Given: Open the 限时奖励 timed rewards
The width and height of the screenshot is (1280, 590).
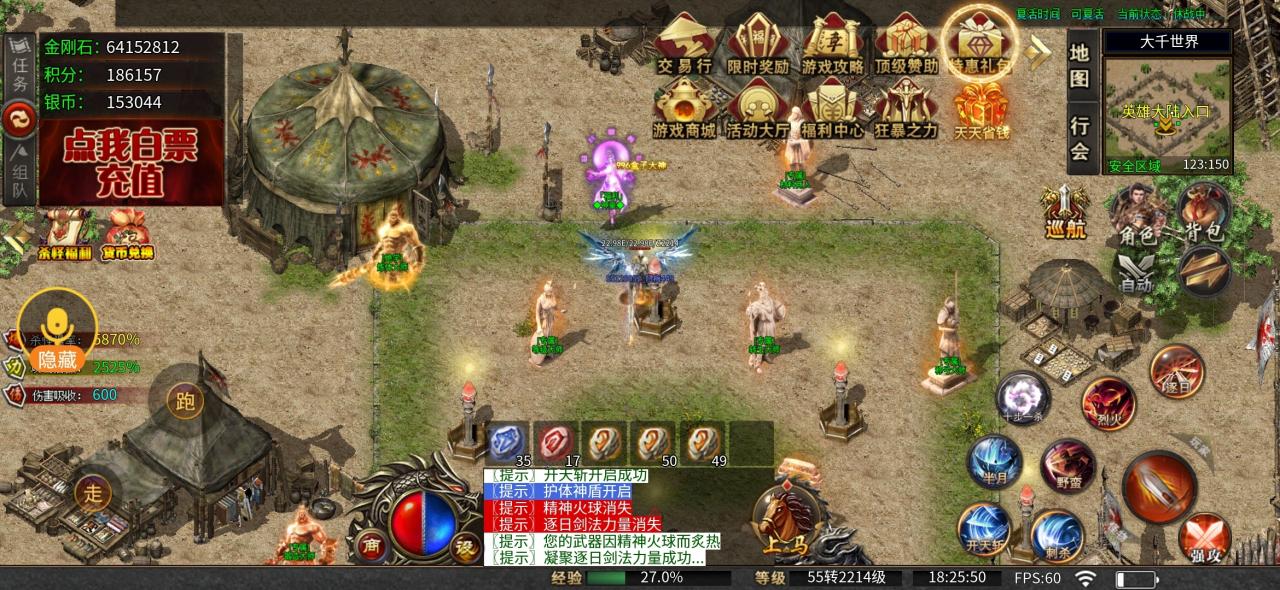Looking at the screenshot, I should [x=758, y=45].
